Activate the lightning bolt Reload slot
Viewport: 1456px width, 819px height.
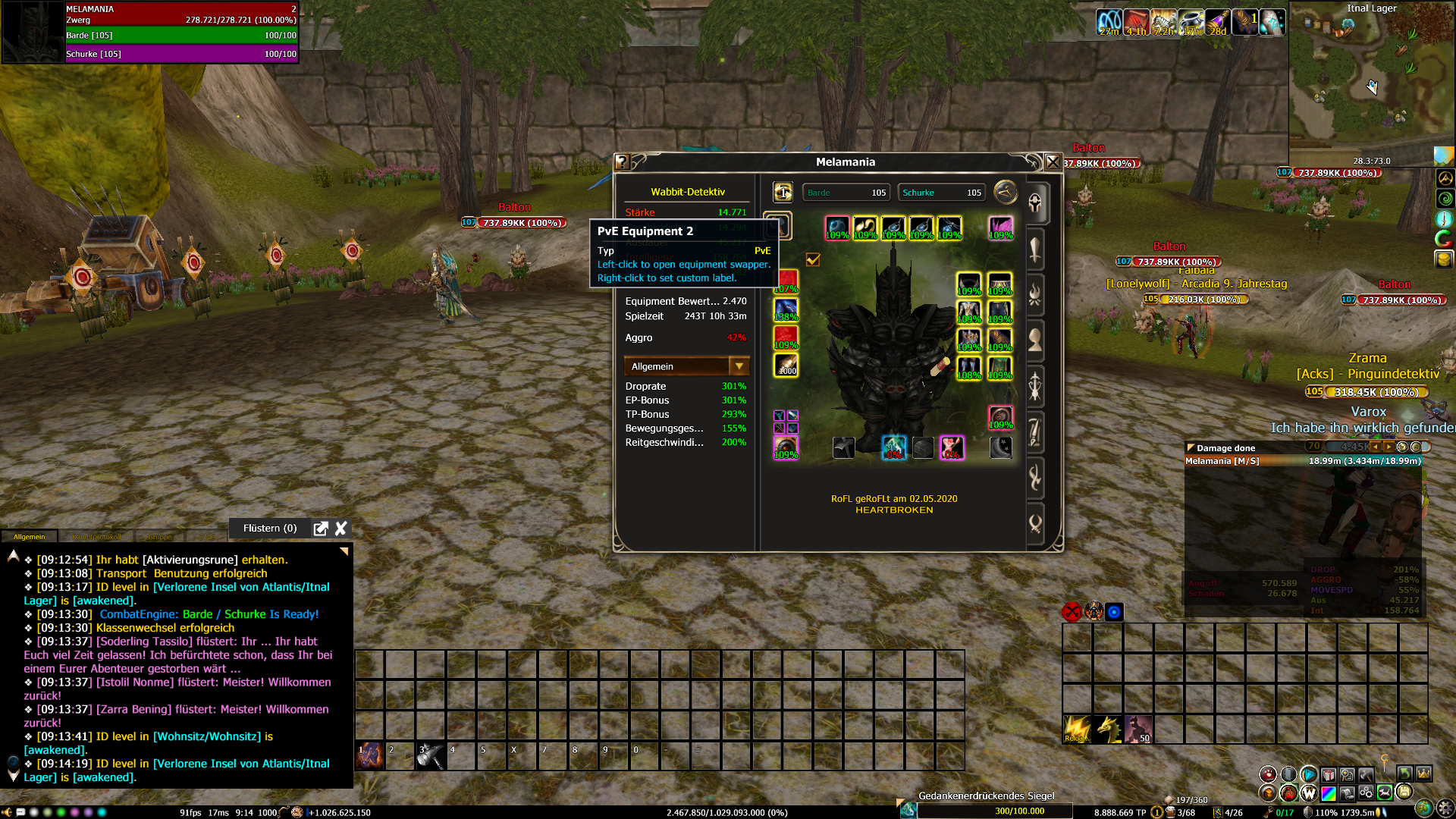[1077, 729]
